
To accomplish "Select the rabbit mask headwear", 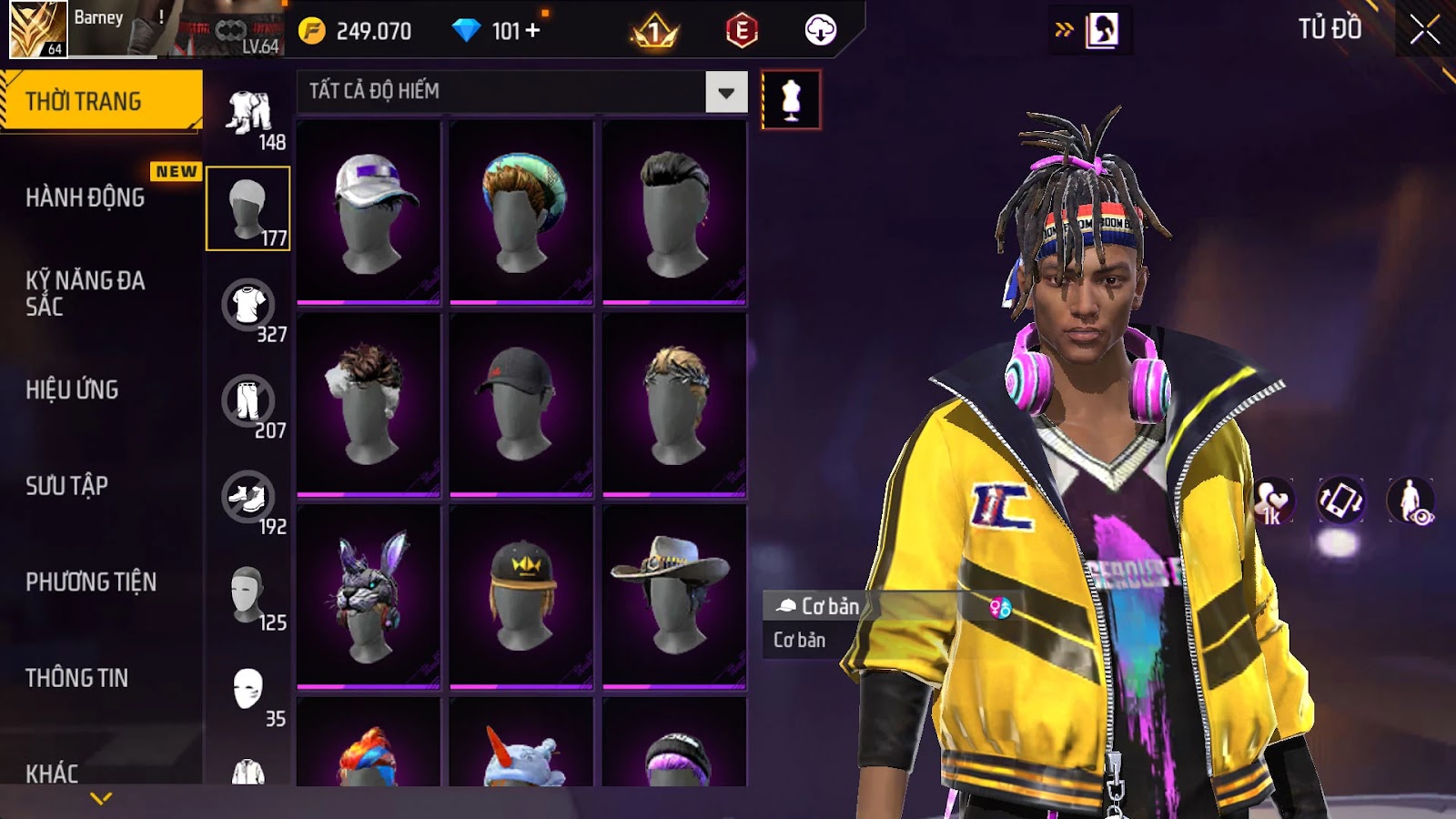I will (x=369, y=596).
